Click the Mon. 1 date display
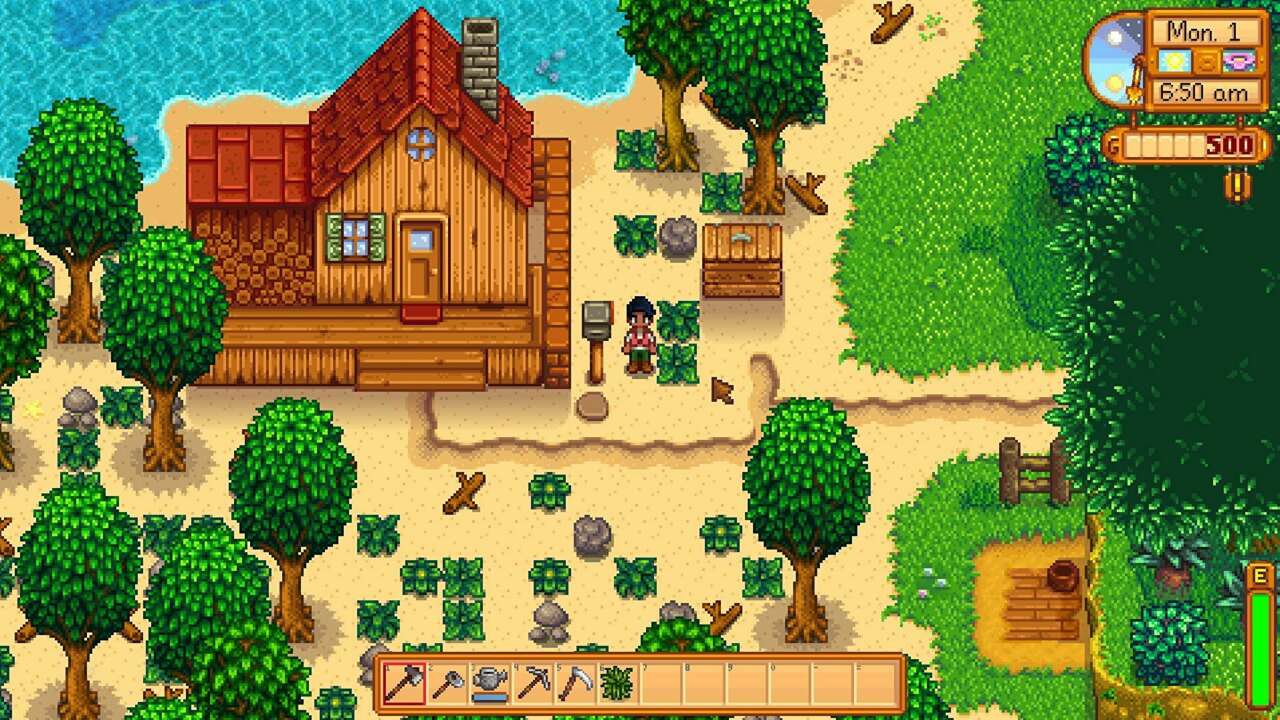 tap(1203, 30)
